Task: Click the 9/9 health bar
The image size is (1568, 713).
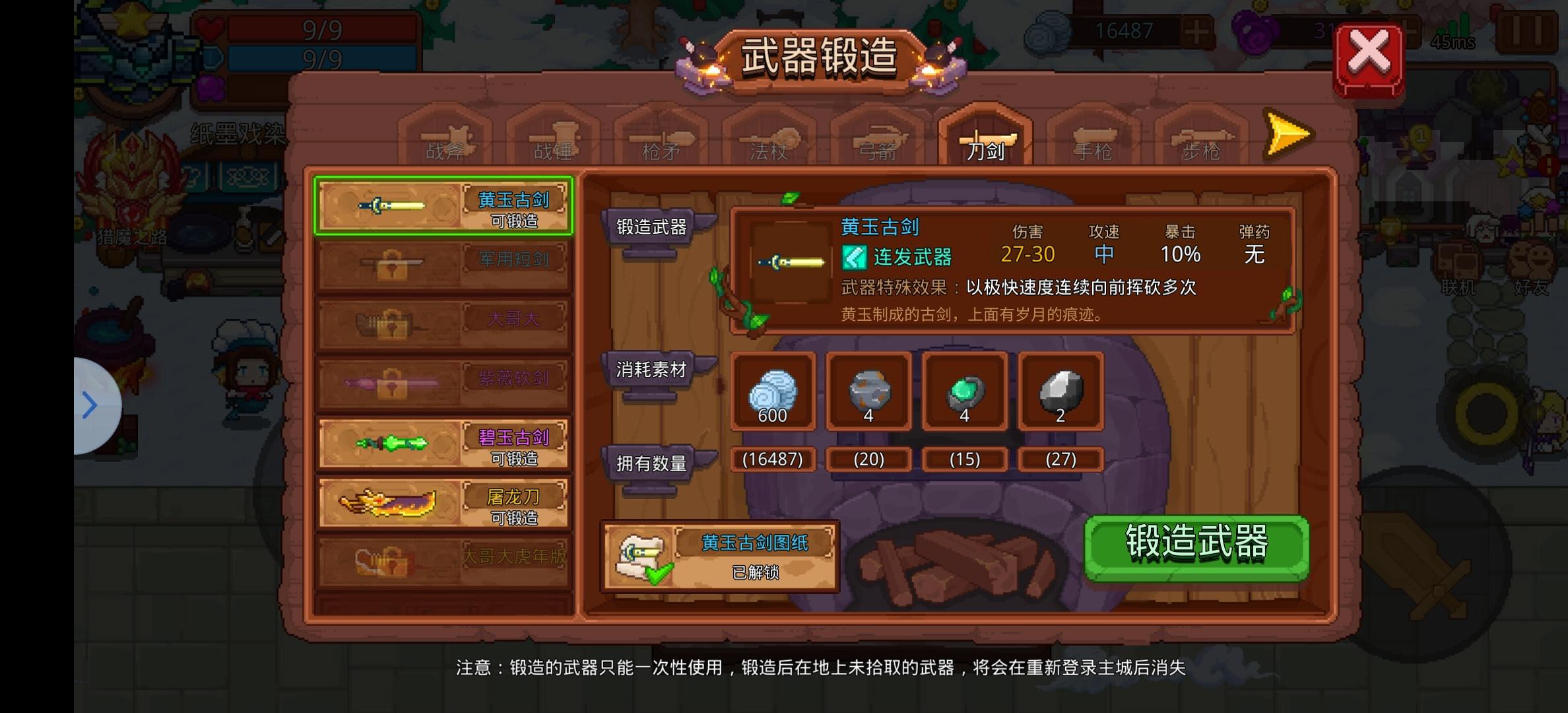Action: pos(320,30)
